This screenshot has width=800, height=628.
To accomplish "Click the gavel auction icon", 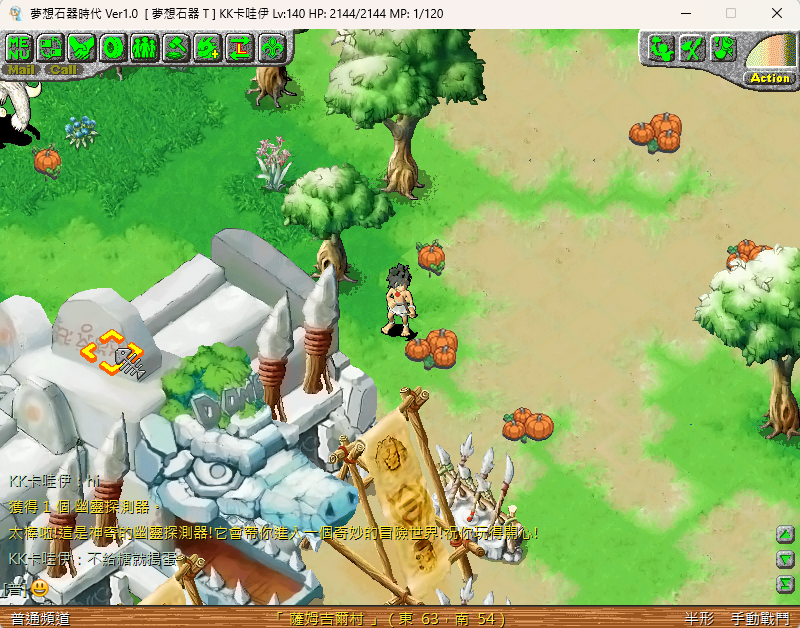I will coord(176,47).
